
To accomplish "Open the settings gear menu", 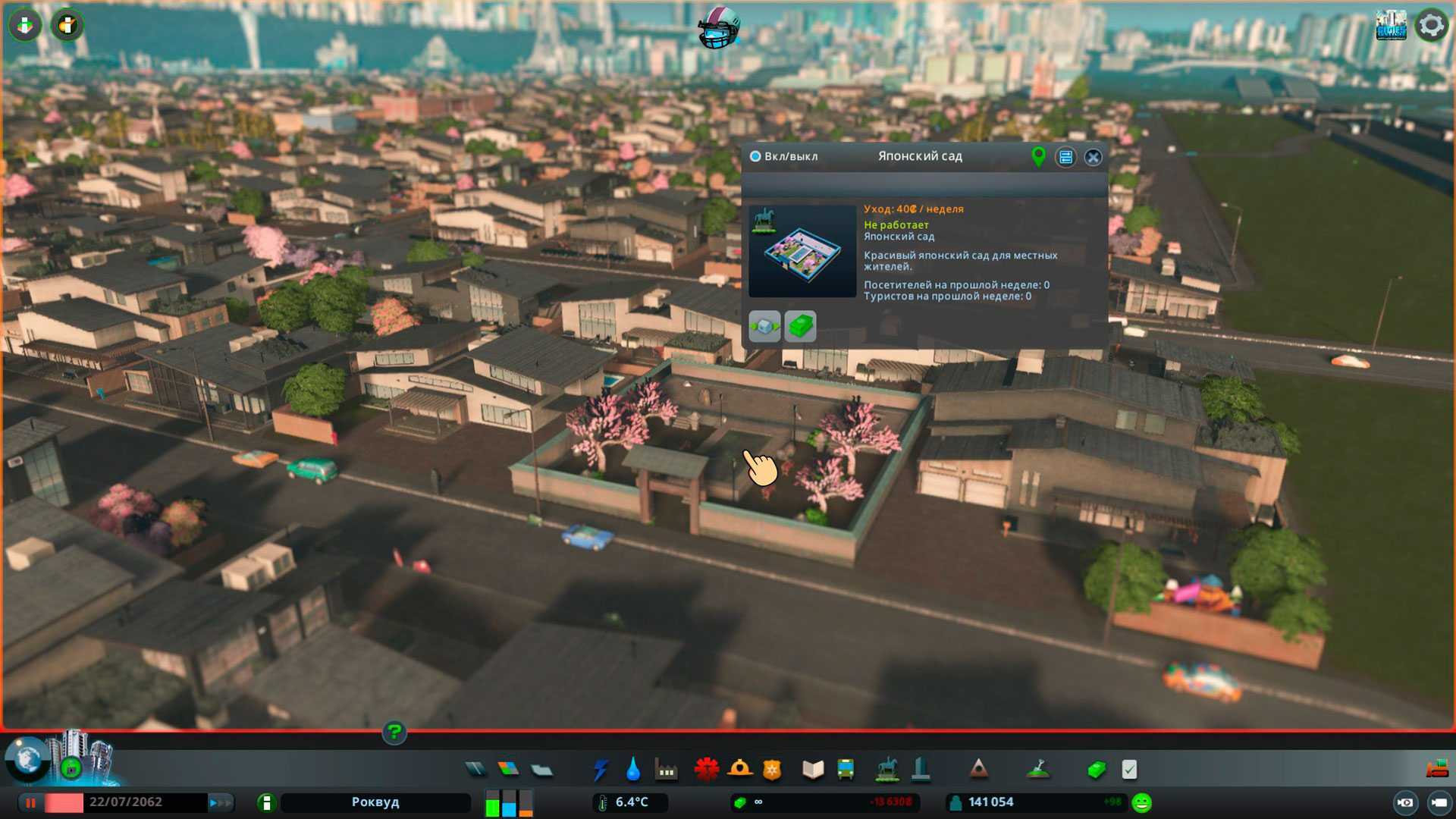I will 1431,26.
